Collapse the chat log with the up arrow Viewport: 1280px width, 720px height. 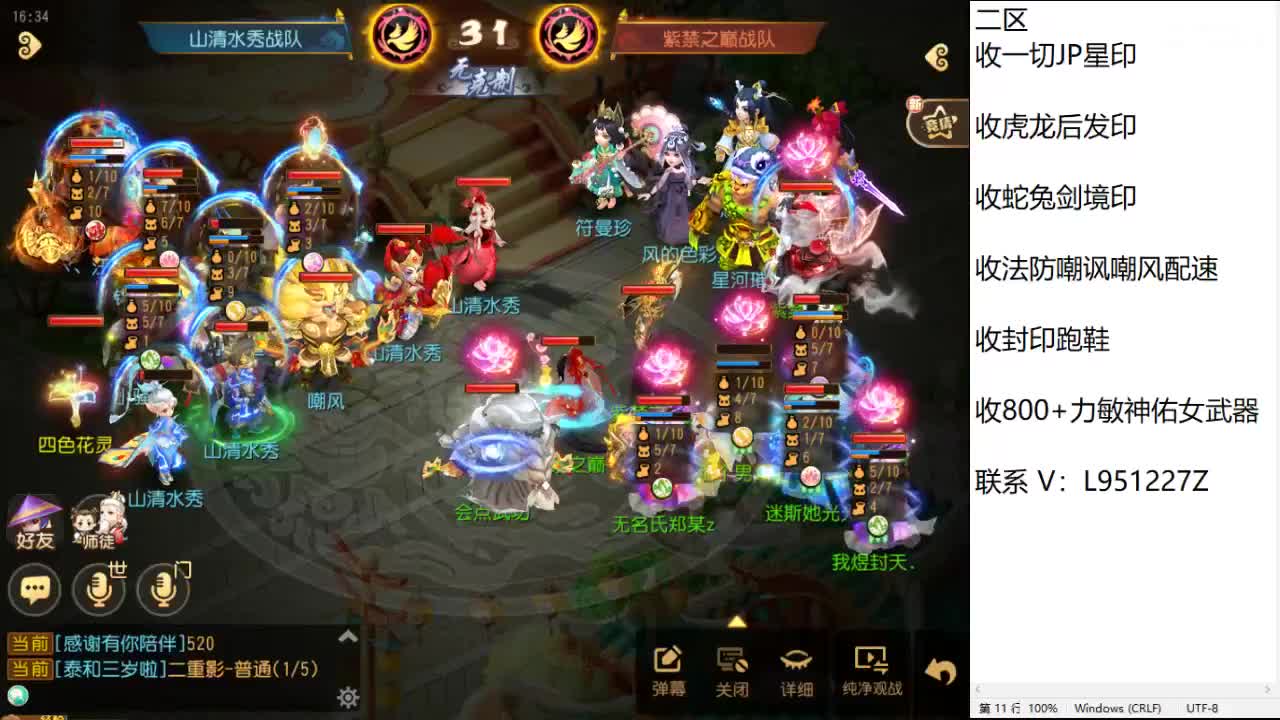349,636
